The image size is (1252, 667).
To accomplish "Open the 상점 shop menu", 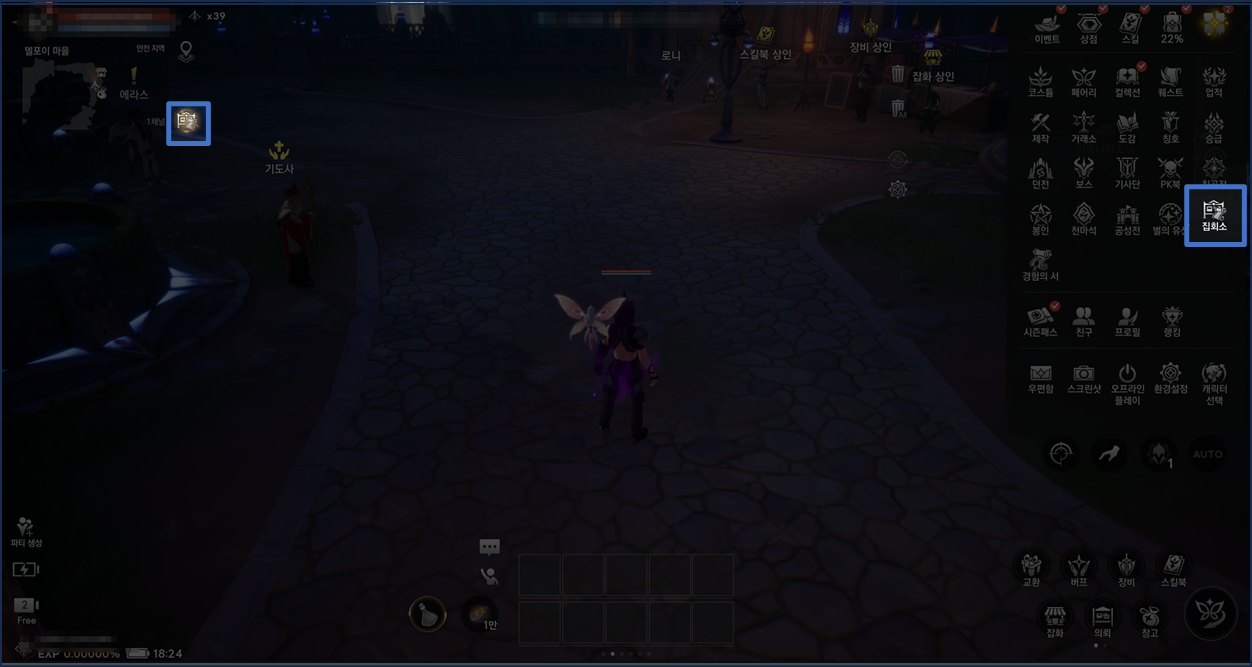I will (x=1088, y=27).
